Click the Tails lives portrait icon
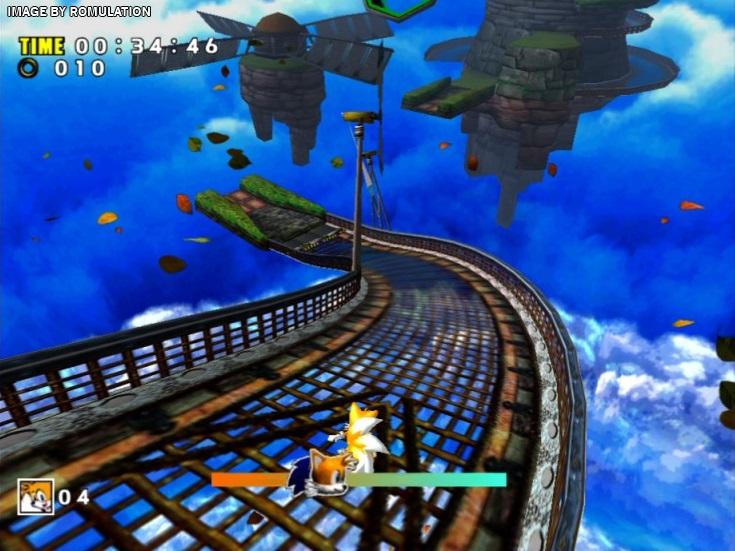 point(35,496)
